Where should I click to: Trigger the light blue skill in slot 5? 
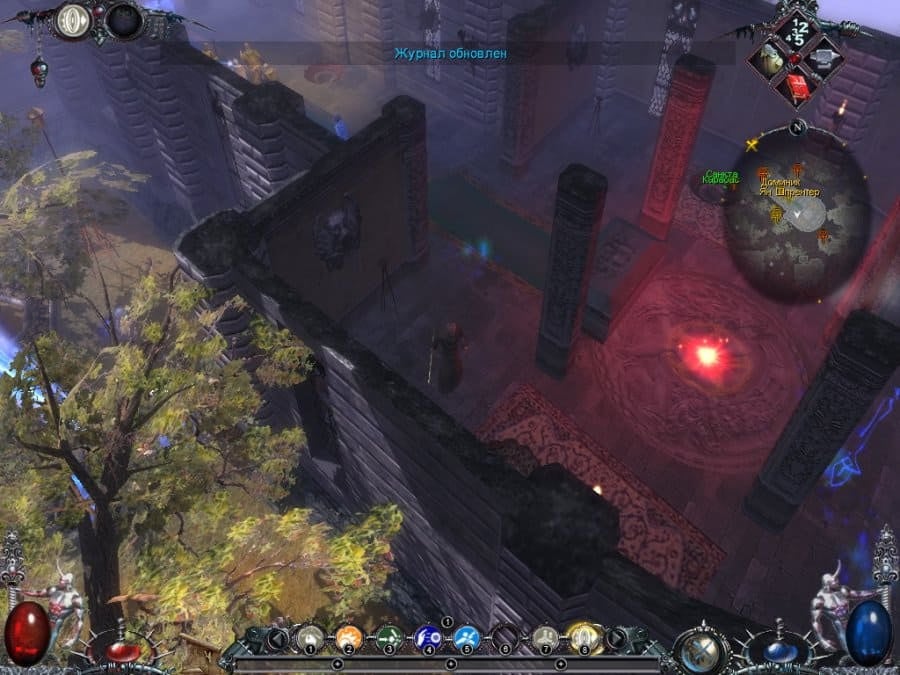[x=467, y=637]
